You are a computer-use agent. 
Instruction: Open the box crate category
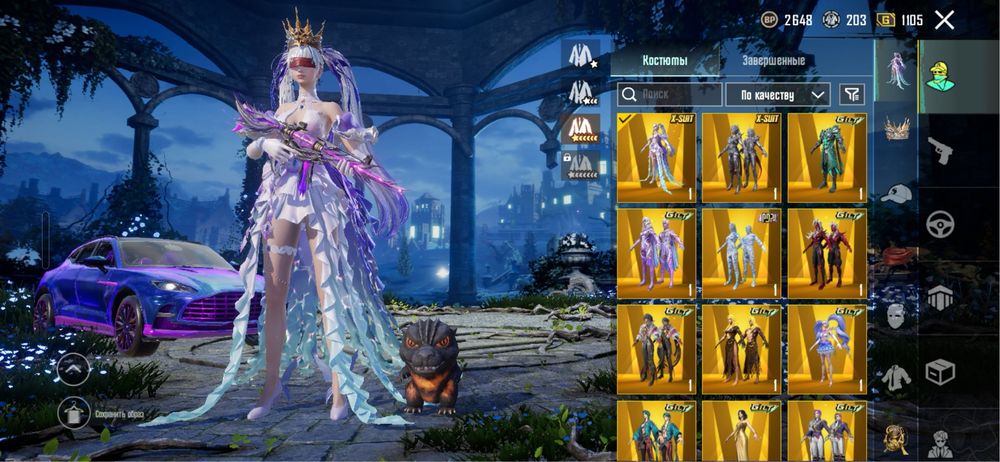(940, 372)
